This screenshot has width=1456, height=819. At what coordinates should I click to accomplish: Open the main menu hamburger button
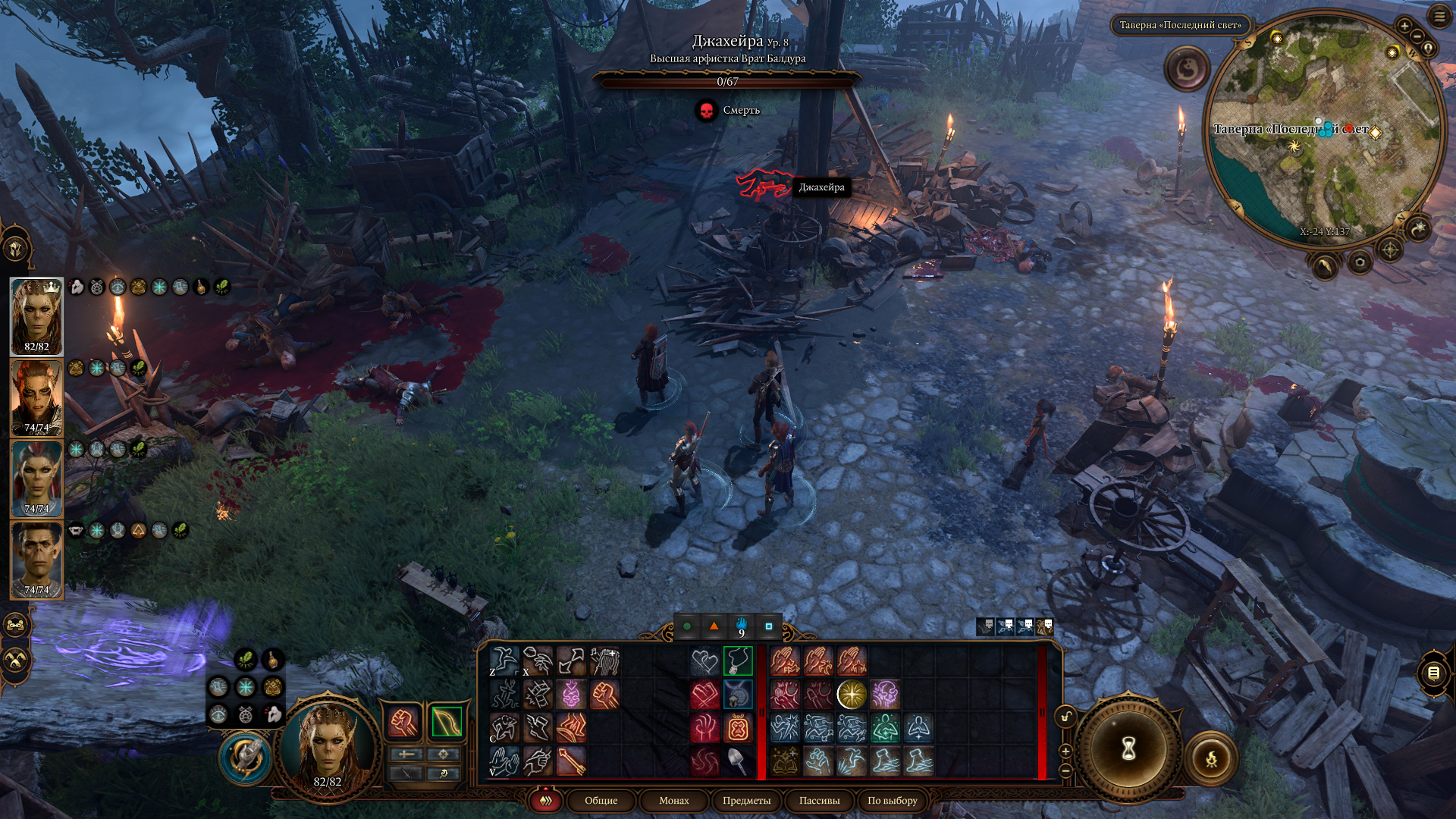[x=1439, y=17]
